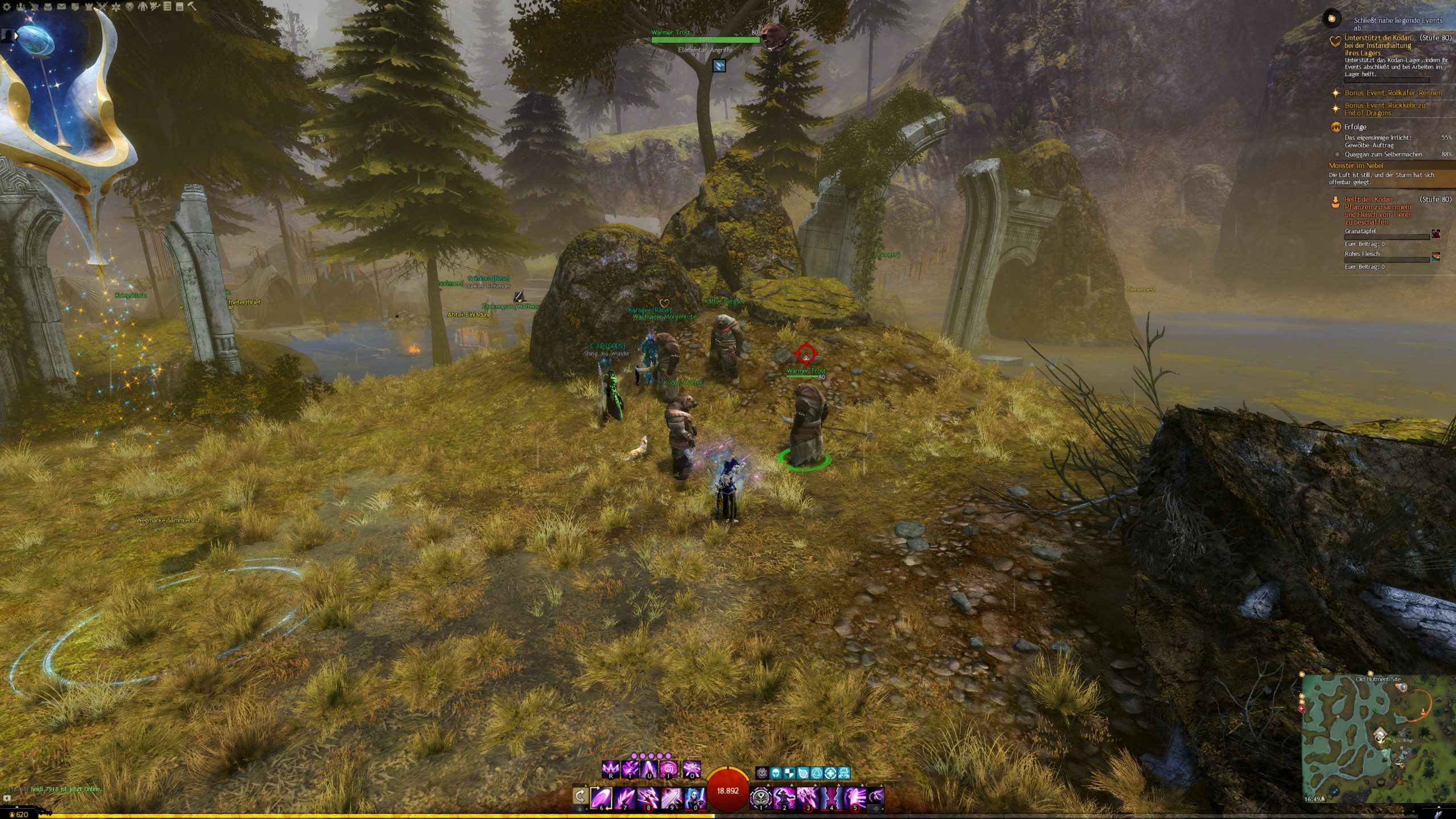The height and width of the screenshot is (819, 1456).
Task: Click the Old Hutment Site minimap
Action: (x=1376, y=738)
